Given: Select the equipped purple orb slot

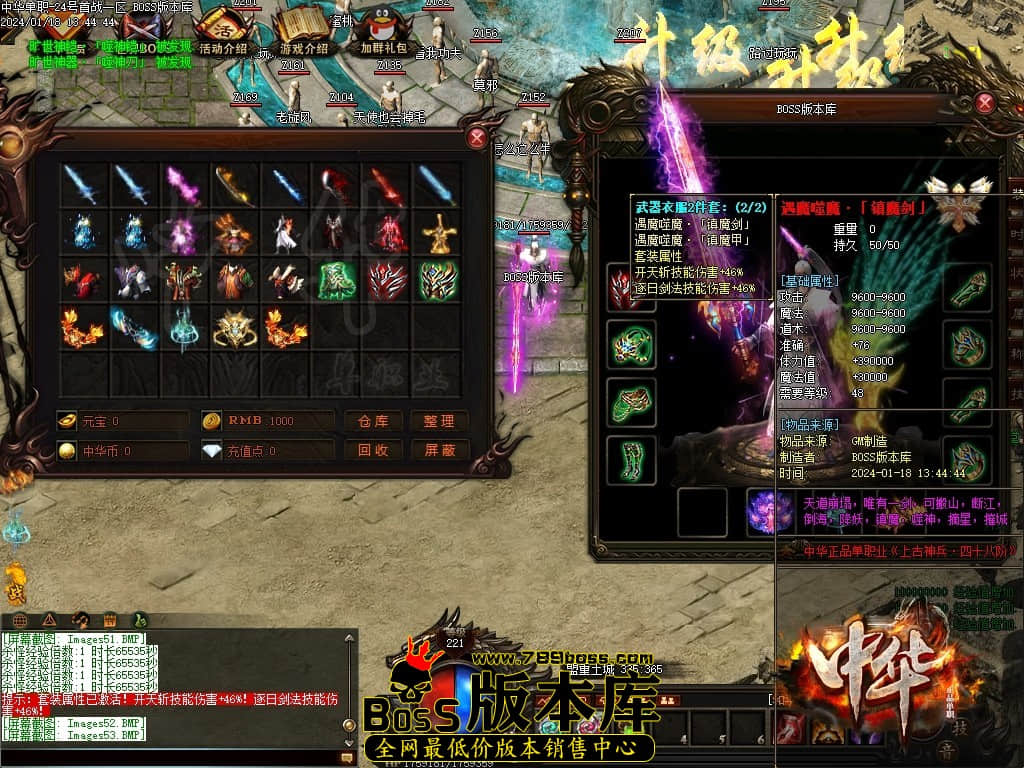Looking at the screenshot, I should coord(770,511).
